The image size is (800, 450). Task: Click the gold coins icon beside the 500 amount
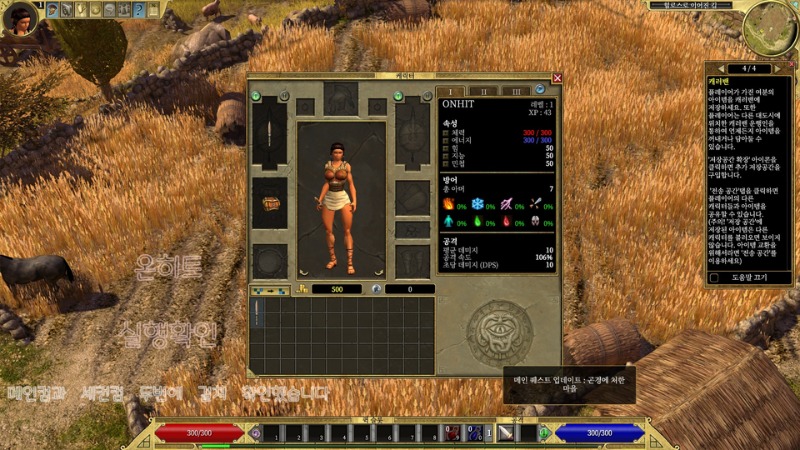point(303,289)
